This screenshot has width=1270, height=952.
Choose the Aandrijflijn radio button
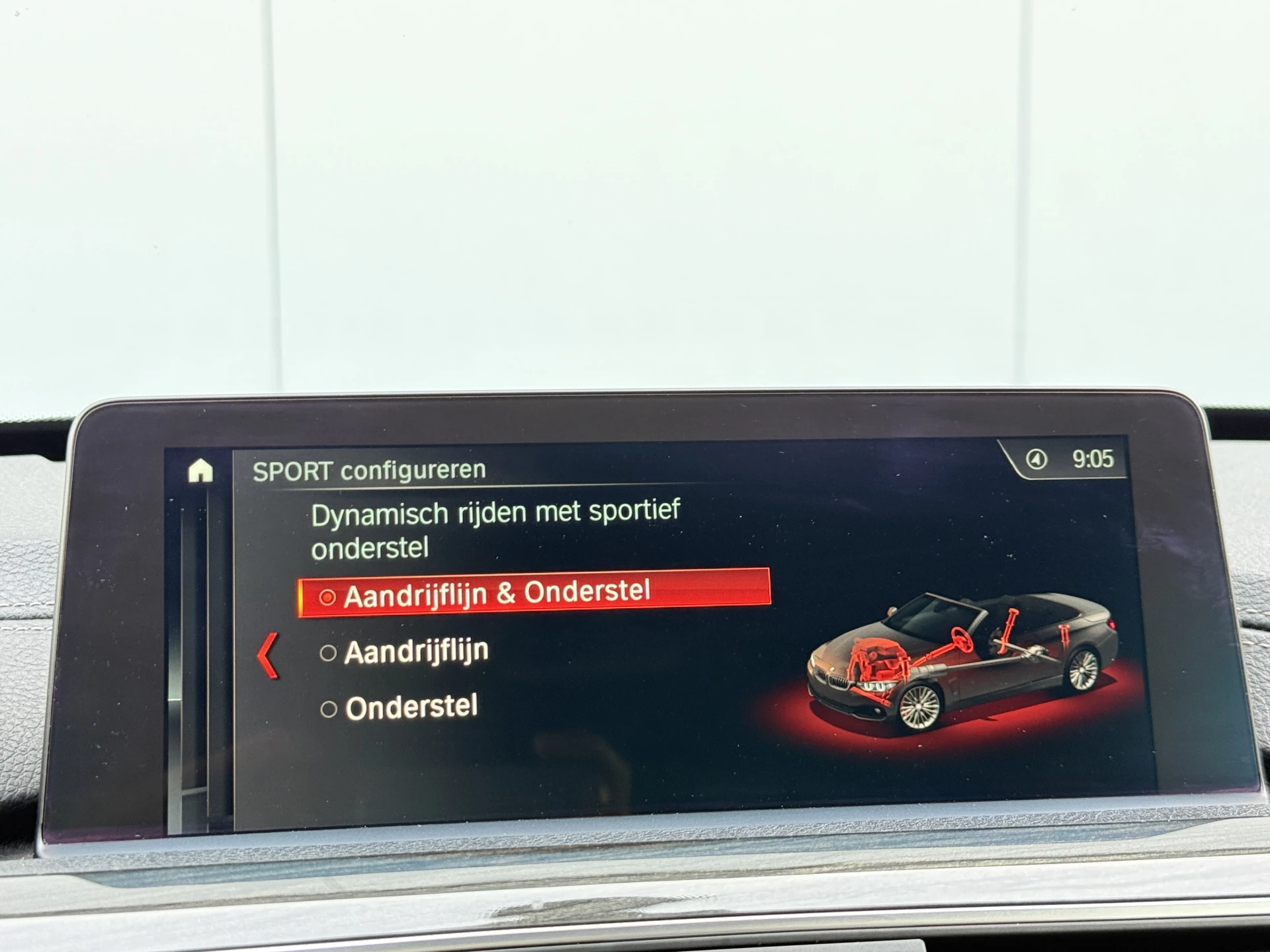pos(327,653)
